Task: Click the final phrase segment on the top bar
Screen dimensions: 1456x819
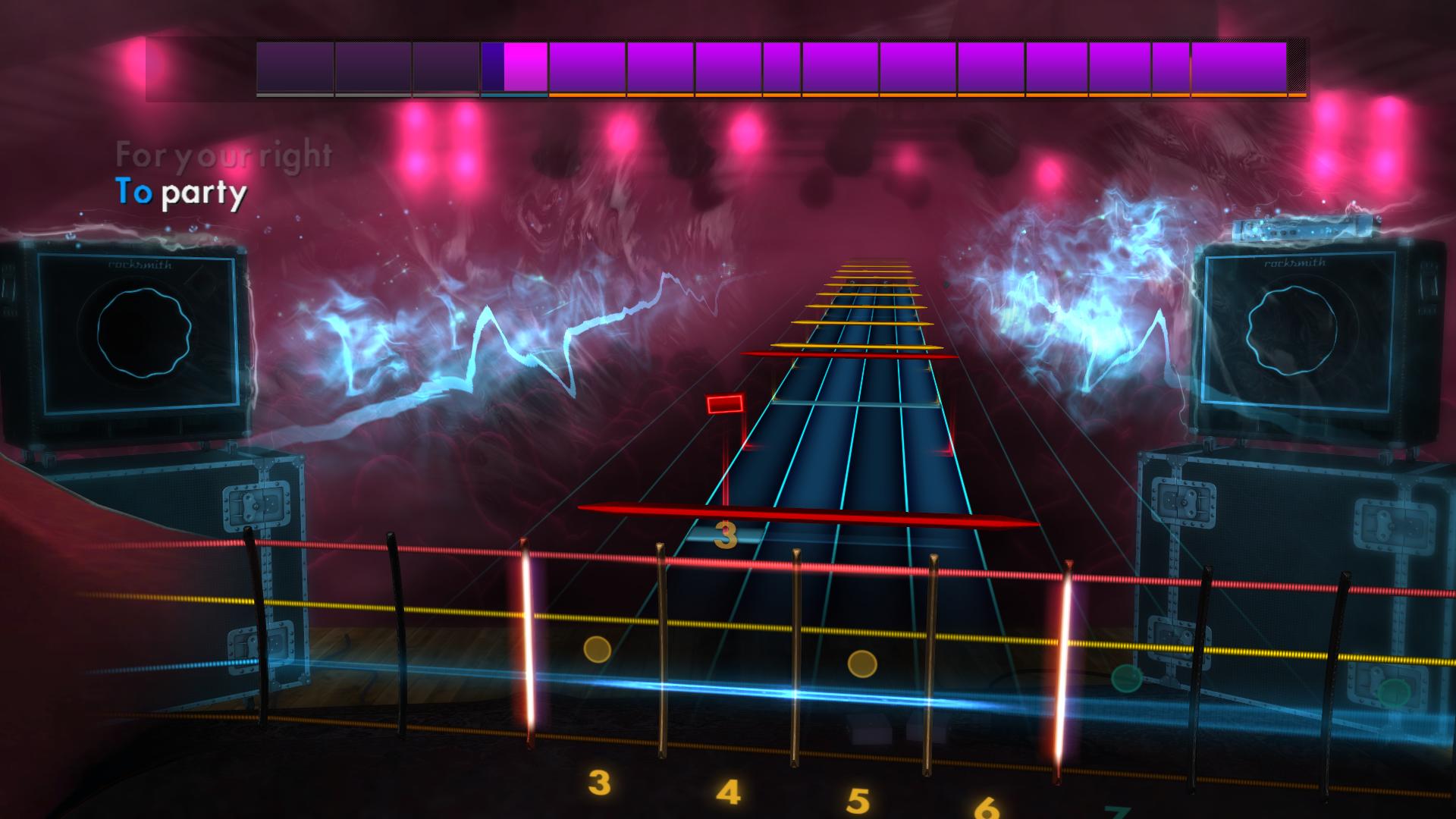Action: click(x=1240, y=67)
